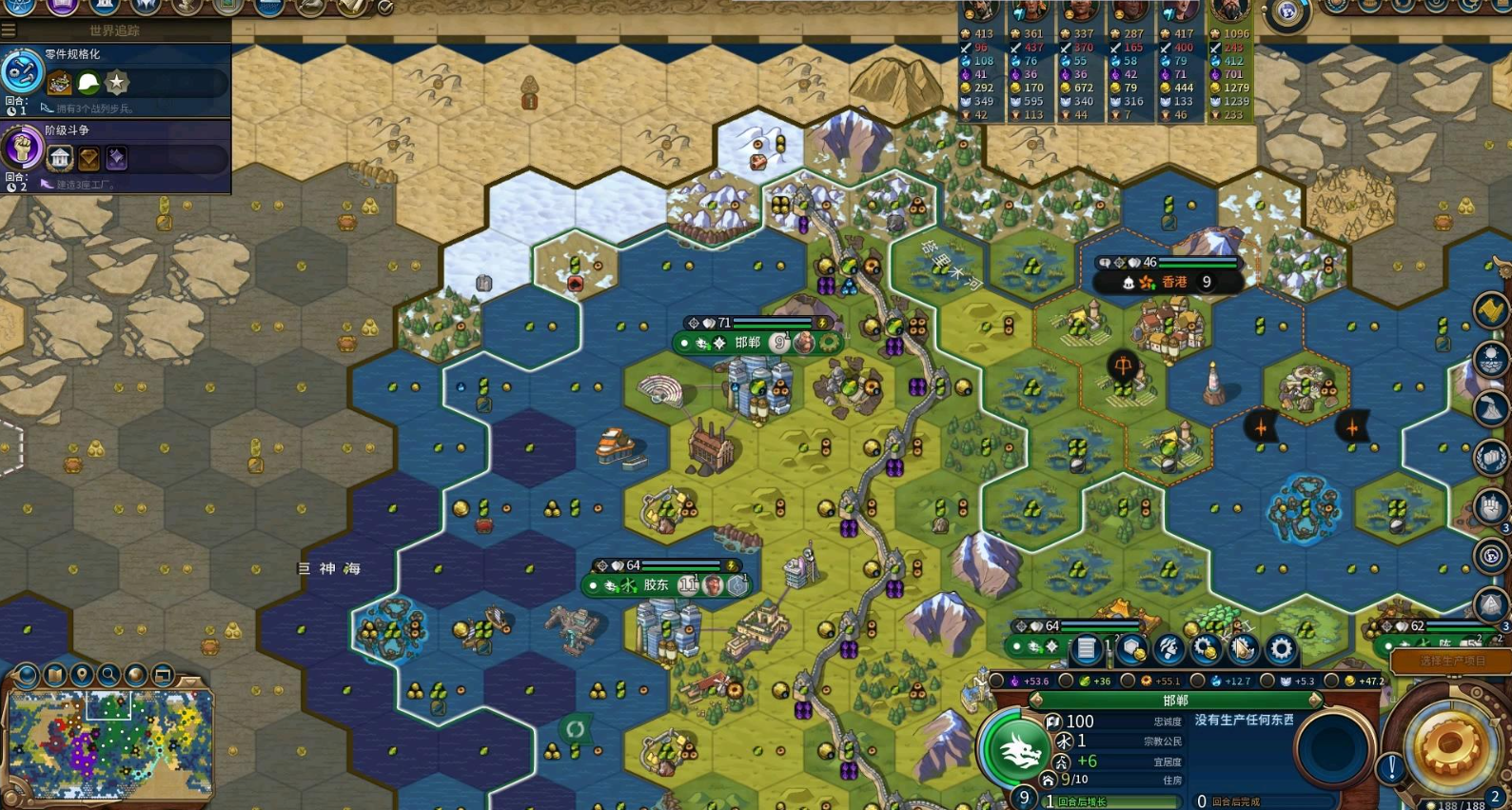Toggle the 世界追踪 hamburger menu
The height and width of the screenshot is (810, 1512).
click(9, 30)
